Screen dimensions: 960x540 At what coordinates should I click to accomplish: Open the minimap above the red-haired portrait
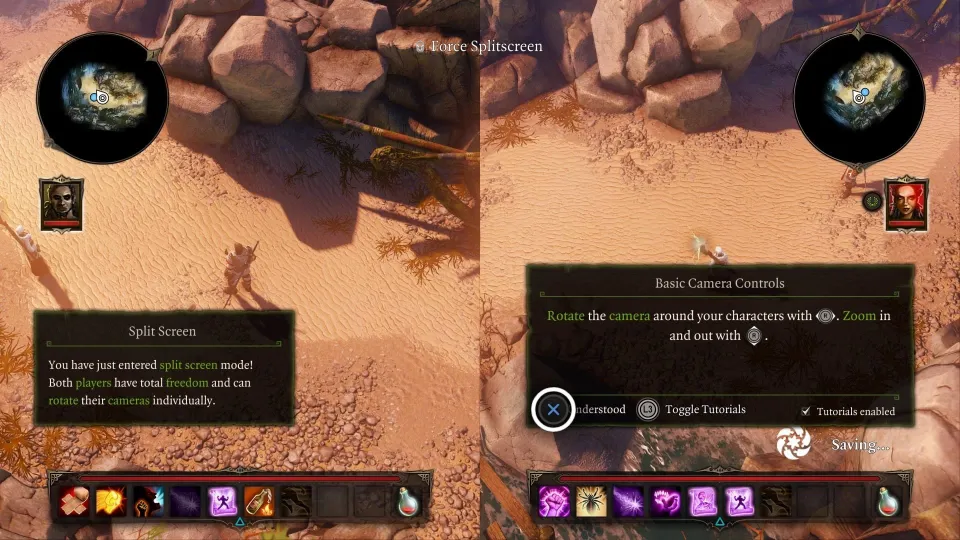pos(858,96)
